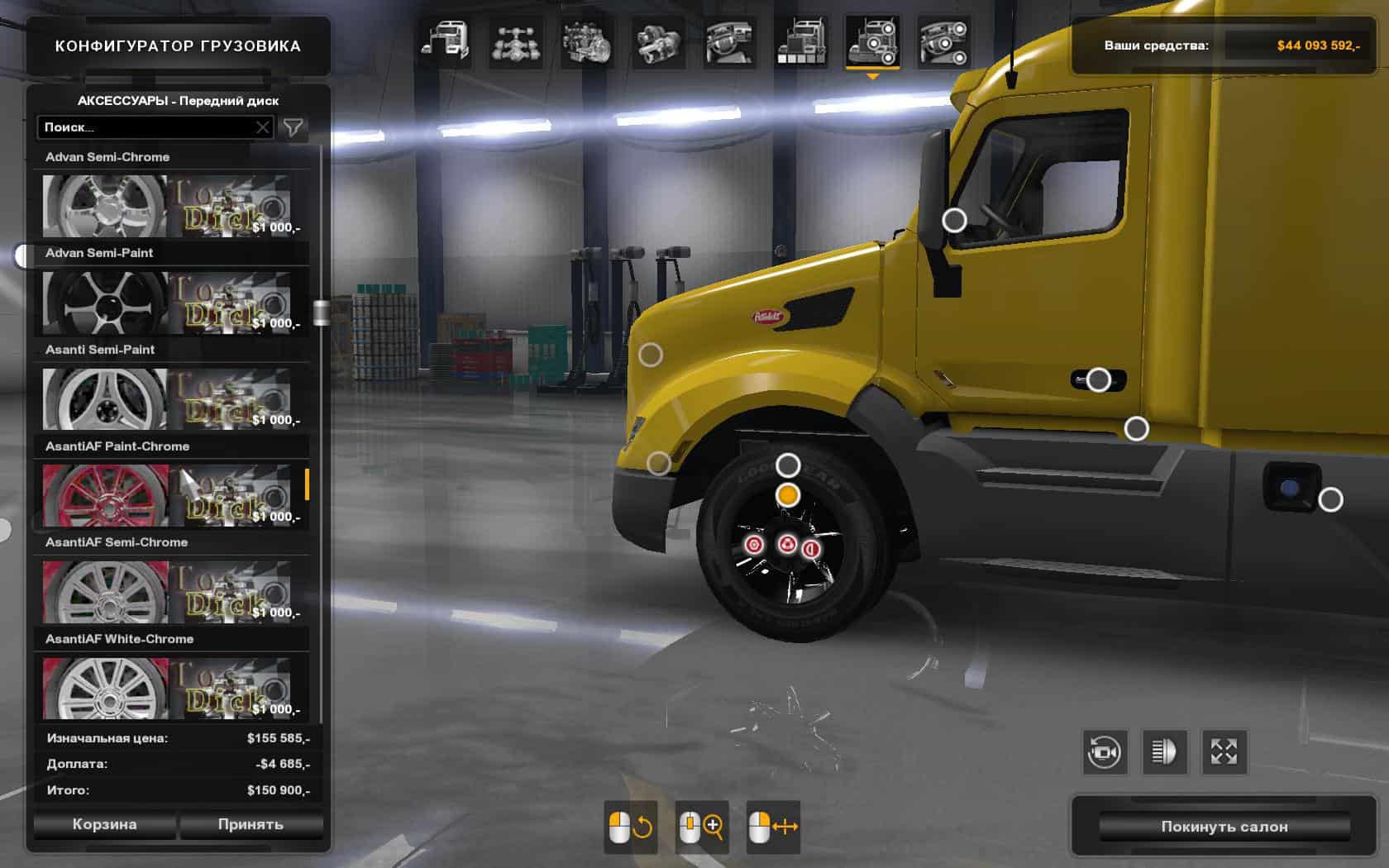Viewport: 1389px width, 868px height.
Task: Switch to the transmission category tab
Action: click(658, 41)
